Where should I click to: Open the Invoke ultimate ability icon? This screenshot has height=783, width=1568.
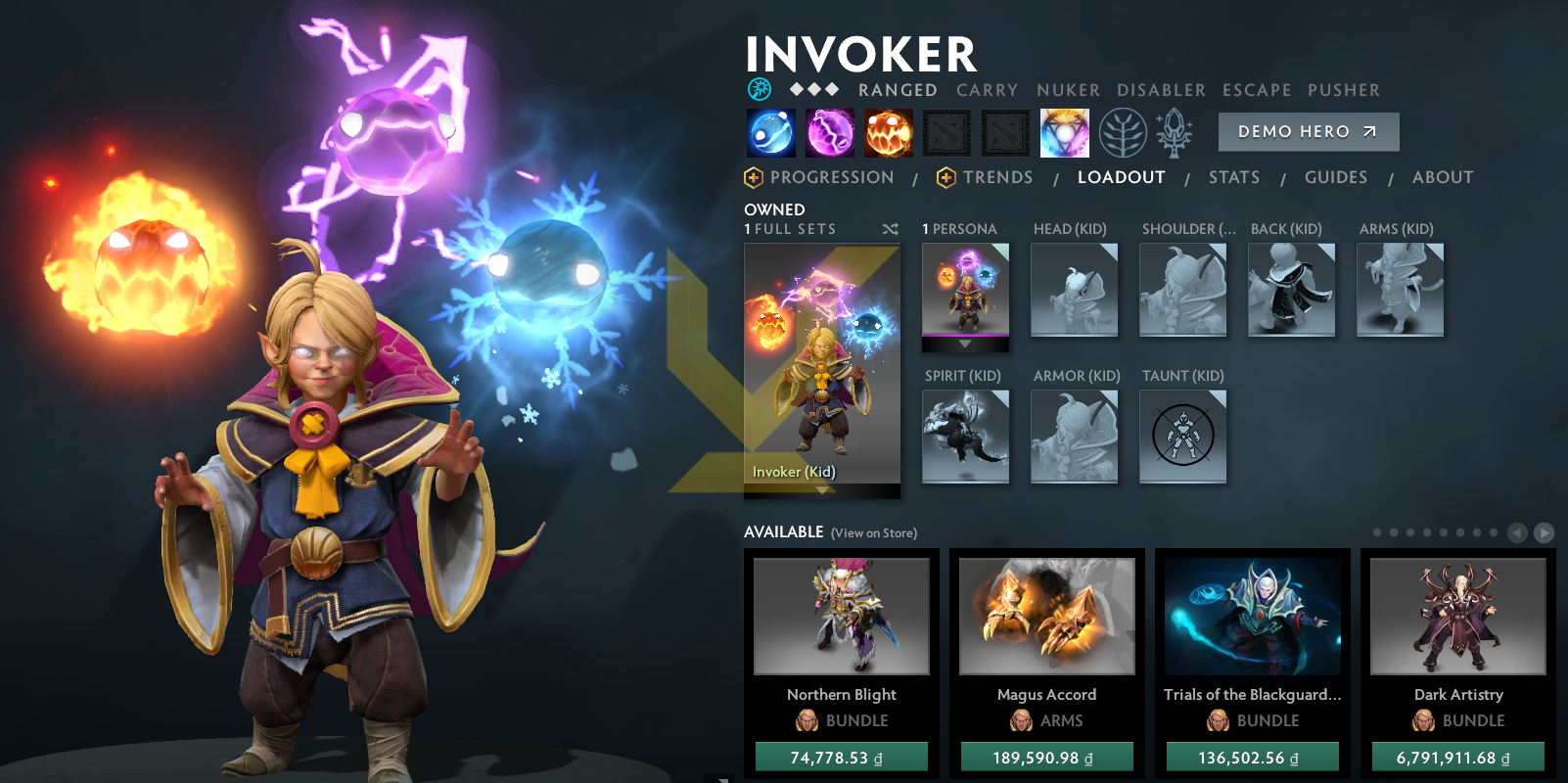pos(1063,132)
